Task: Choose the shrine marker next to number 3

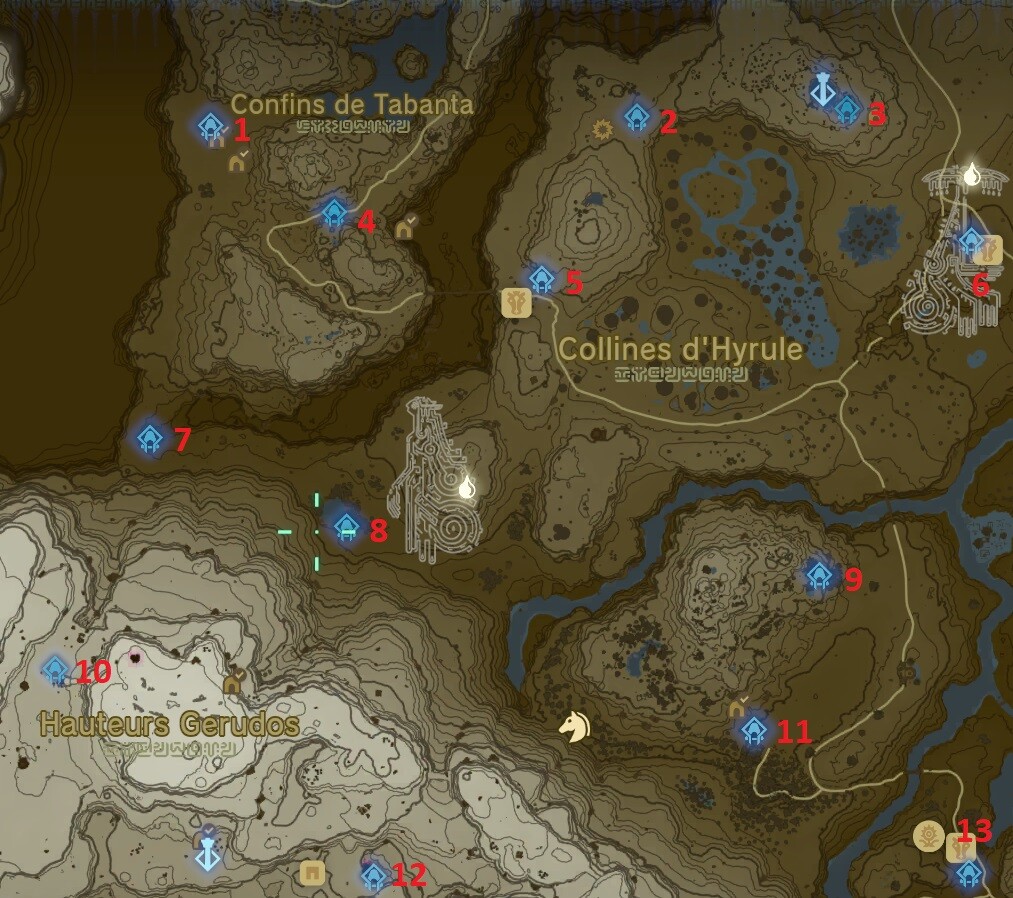Action: tap(847, 108)
